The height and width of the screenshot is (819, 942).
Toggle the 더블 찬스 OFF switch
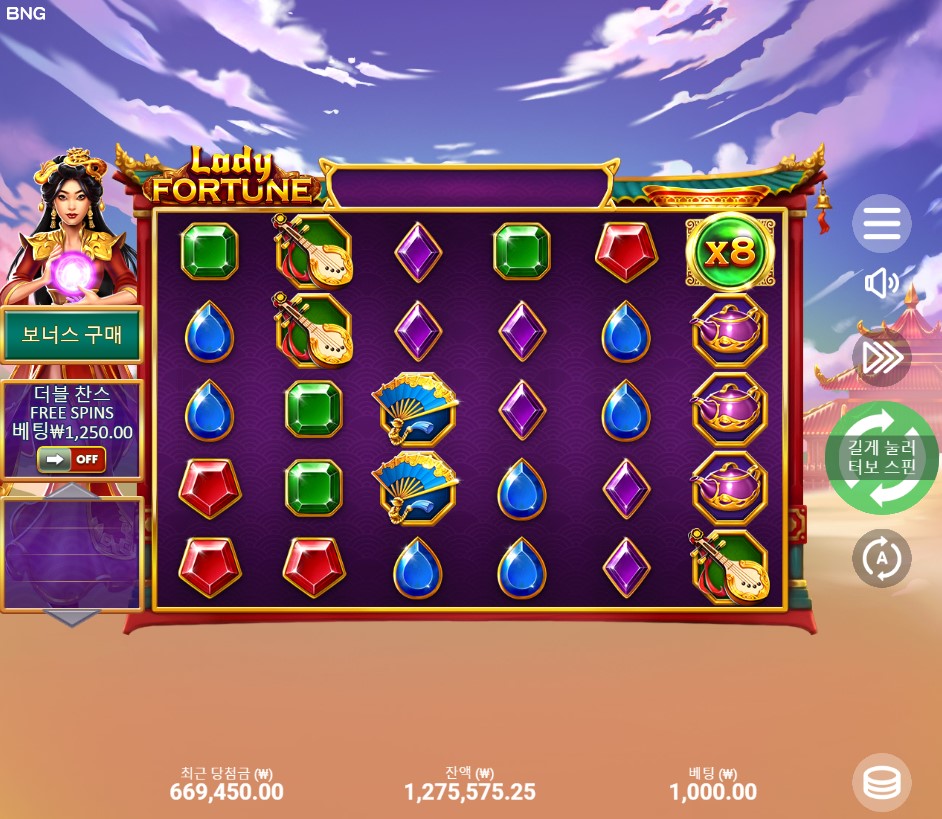click(x=71, y=459)
